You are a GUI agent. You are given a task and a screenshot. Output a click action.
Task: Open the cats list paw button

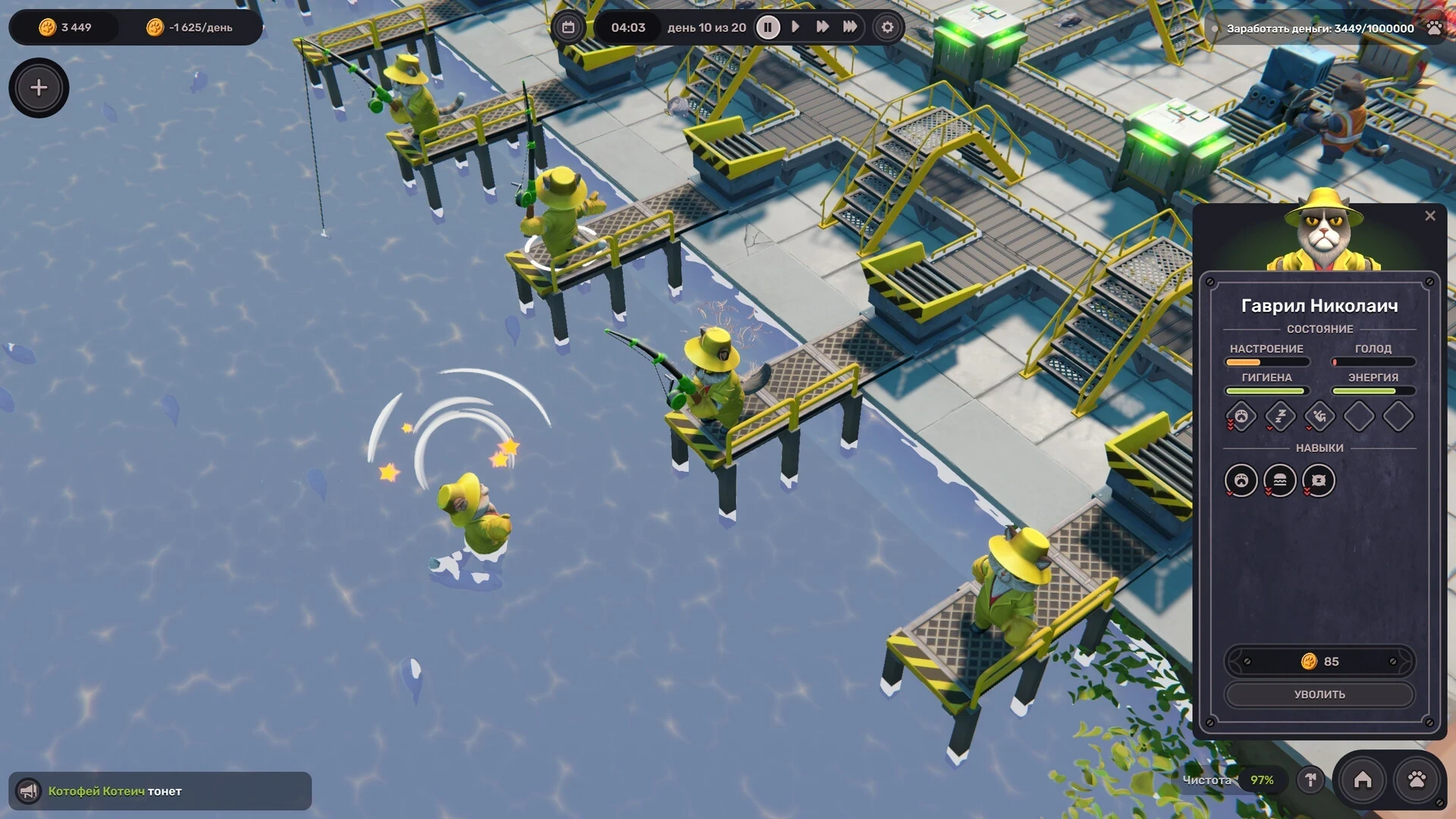1417,780
